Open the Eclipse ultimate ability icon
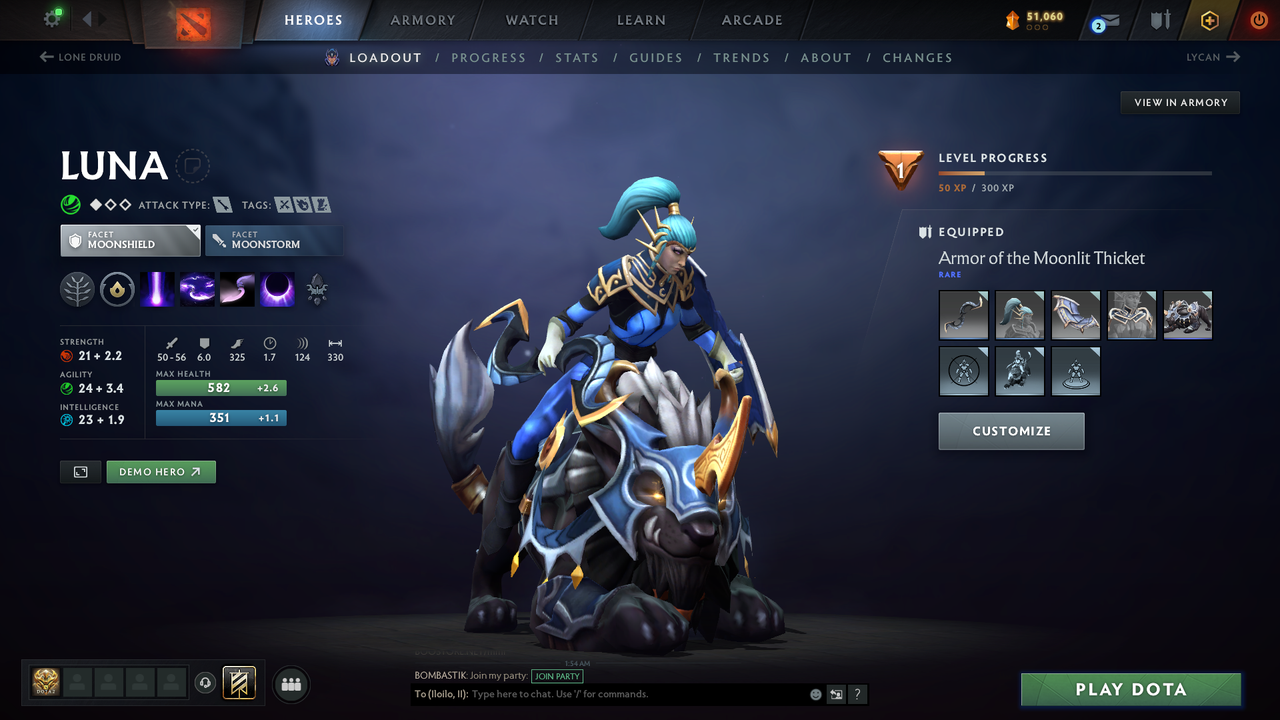This screenshot has width=1280, height=720. [276, 289]
